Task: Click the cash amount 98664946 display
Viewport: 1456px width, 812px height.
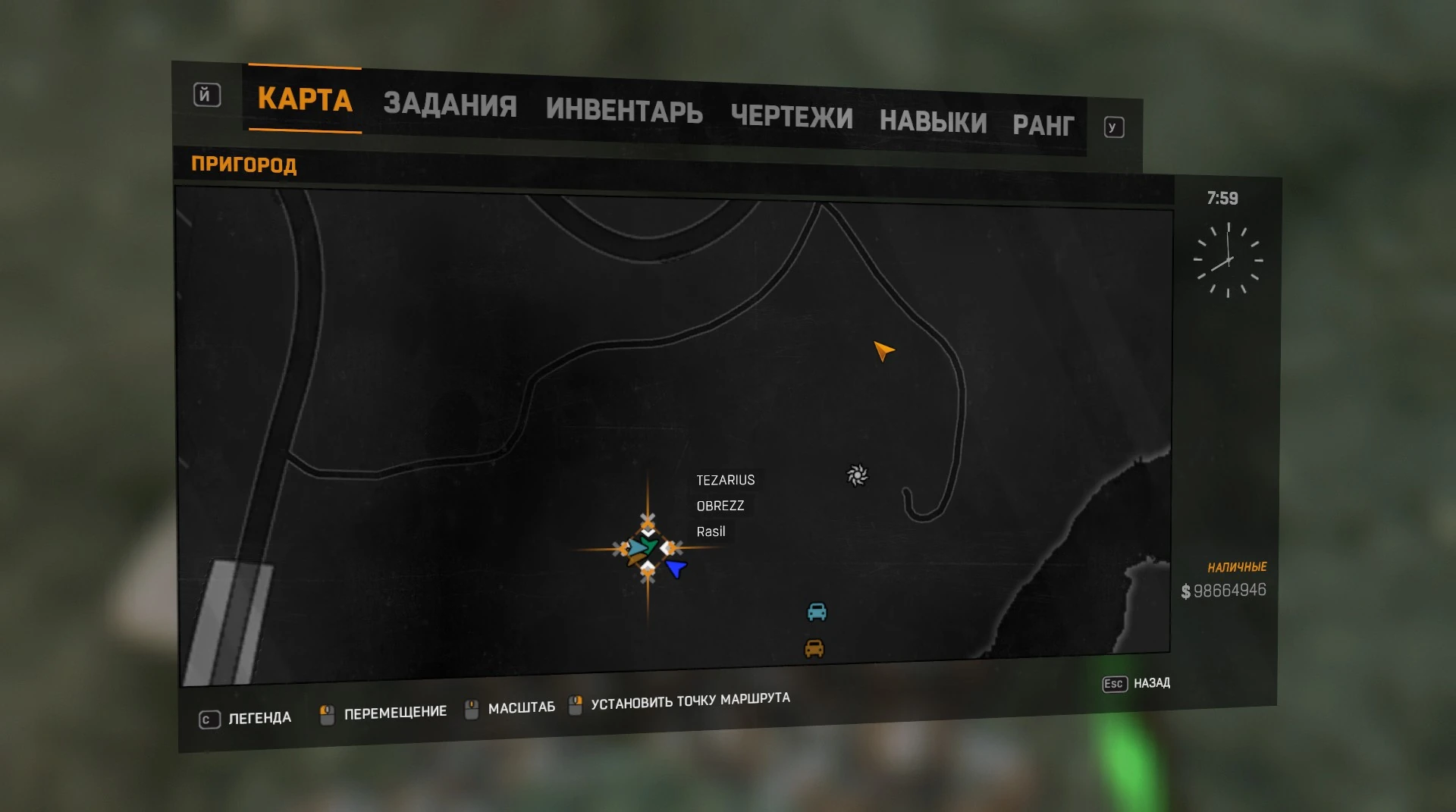Action: click(1225, 589)
